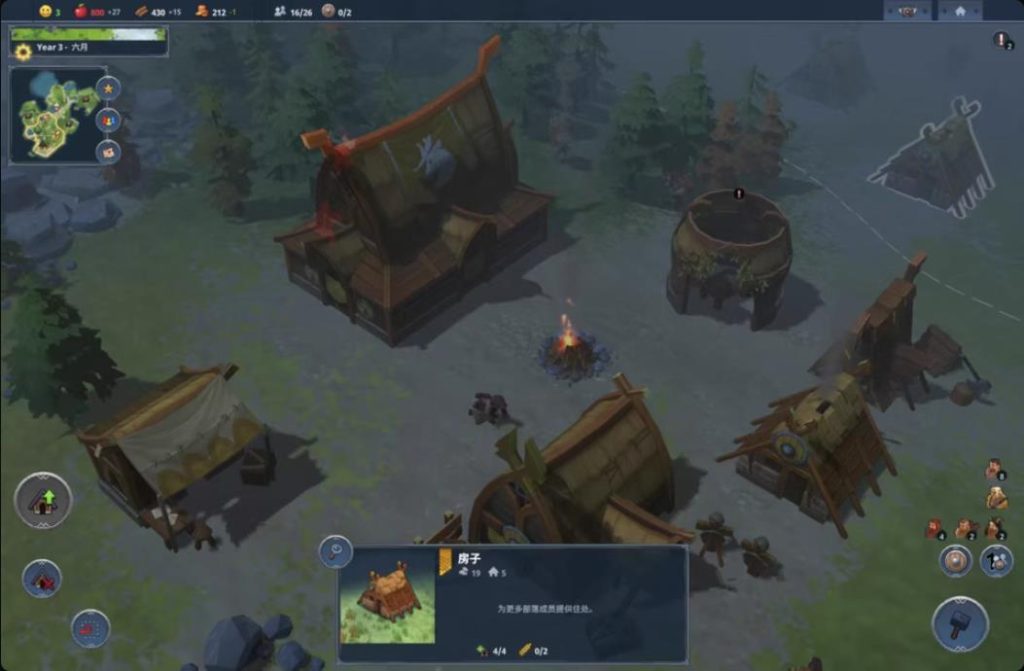
Task: Open the clan players button by the minimap
Action: point(108,120)
